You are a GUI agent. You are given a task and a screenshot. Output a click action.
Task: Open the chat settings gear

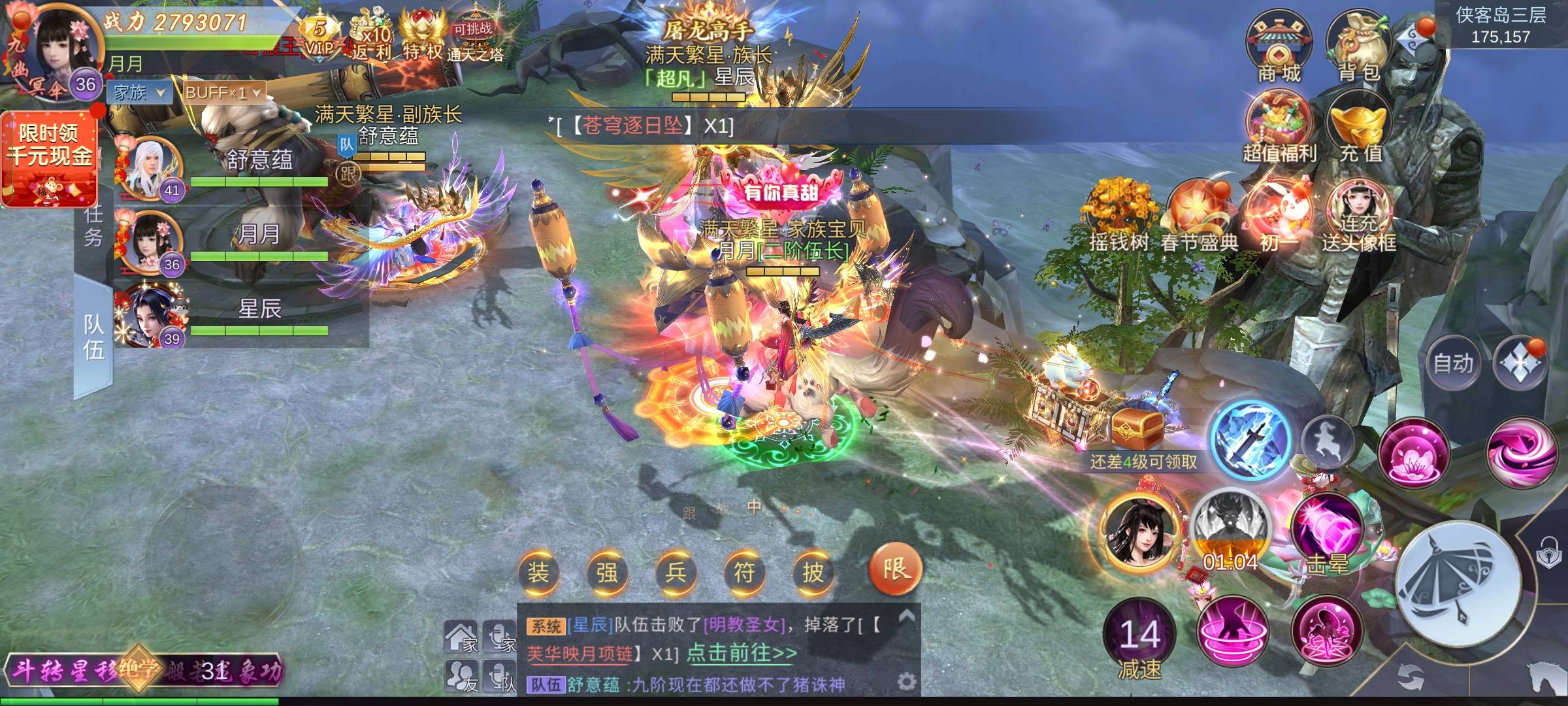coord(906,682)
